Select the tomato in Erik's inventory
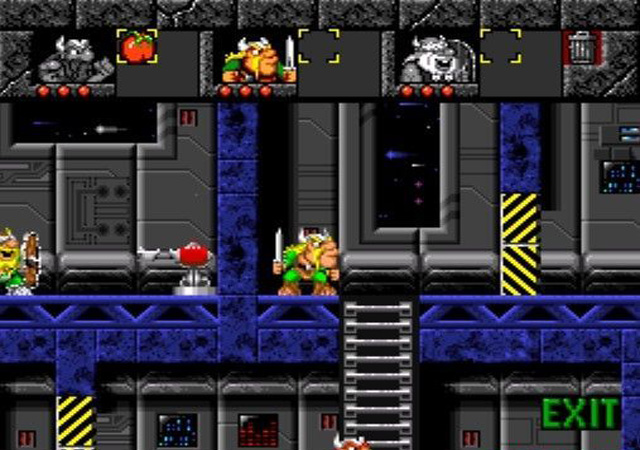640x450 pixels. coord(136,46)
